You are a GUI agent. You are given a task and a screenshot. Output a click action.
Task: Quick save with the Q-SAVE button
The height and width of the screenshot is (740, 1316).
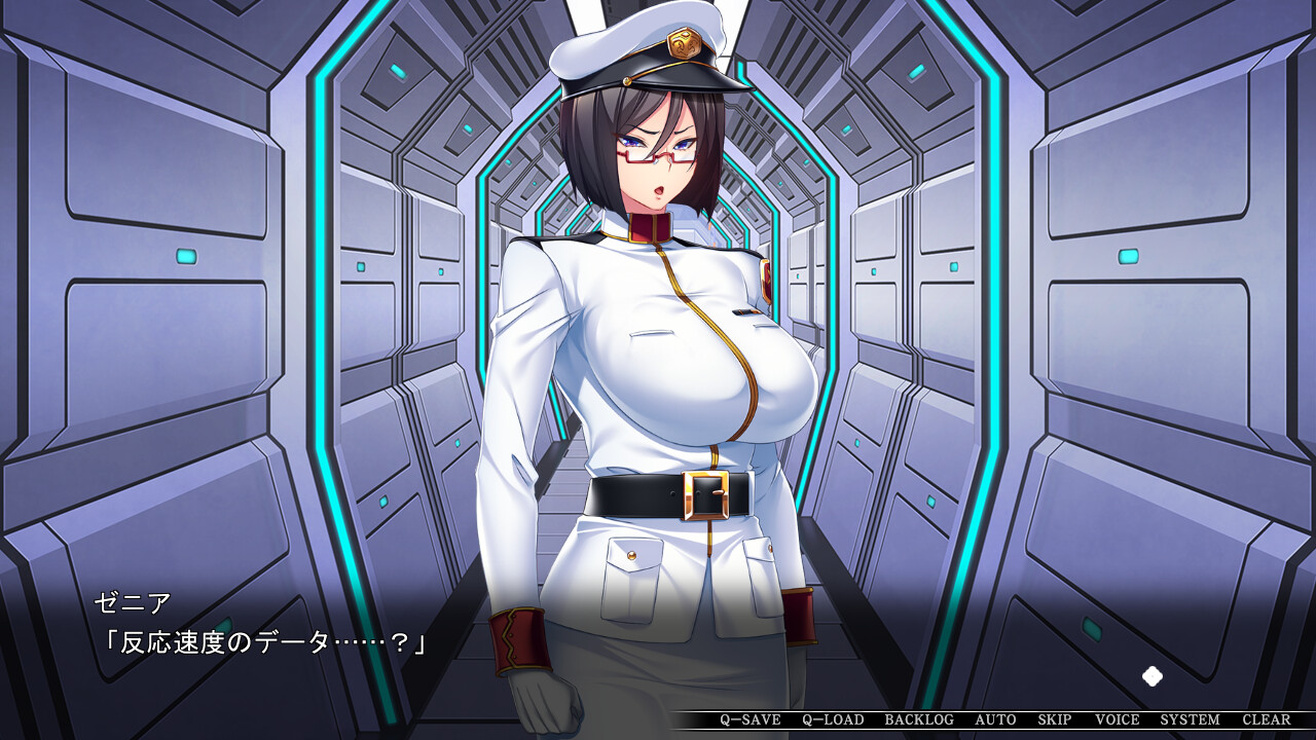click(750, 720)
